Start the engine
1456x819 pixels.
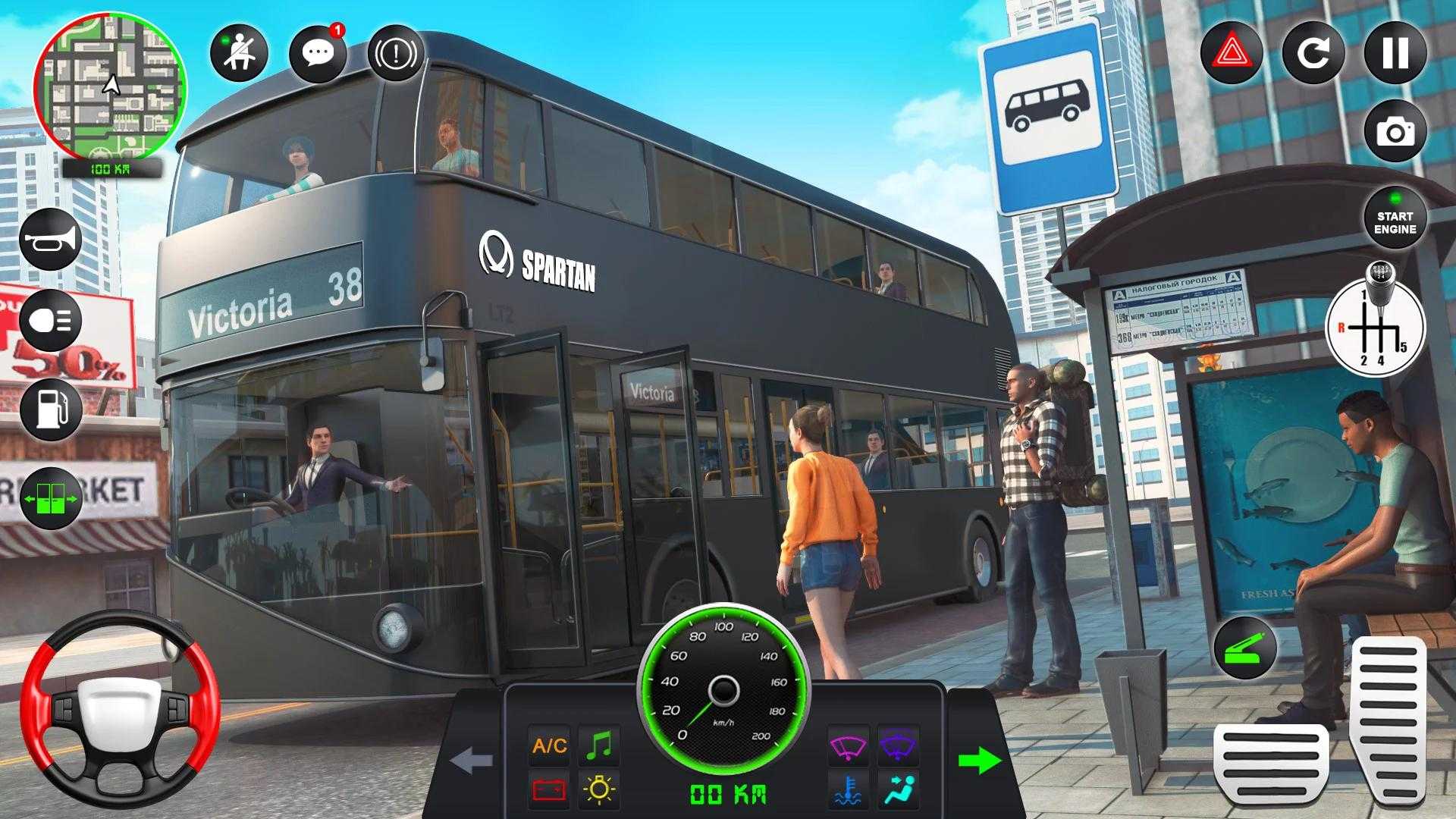[x=1395, y=222]
